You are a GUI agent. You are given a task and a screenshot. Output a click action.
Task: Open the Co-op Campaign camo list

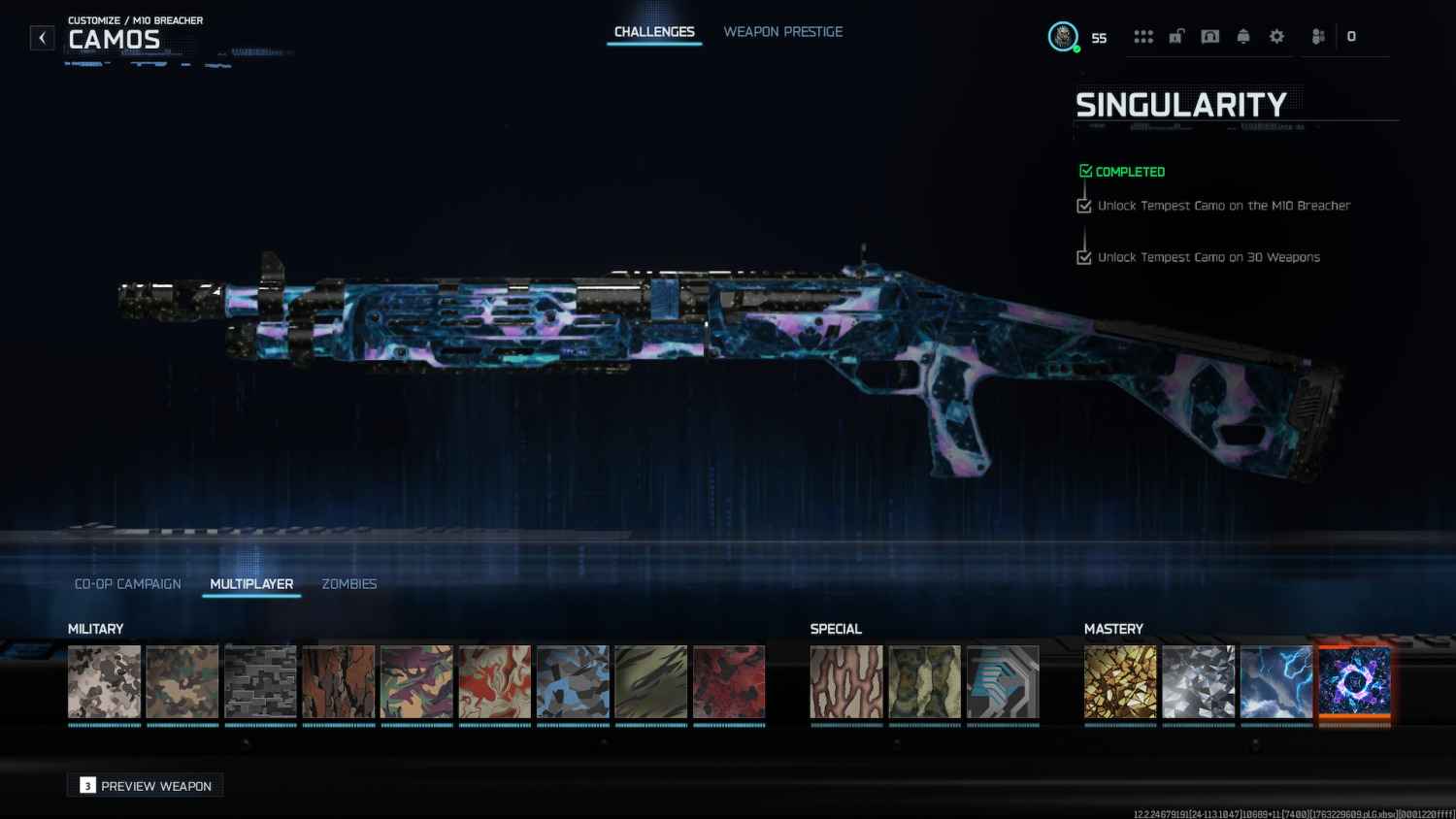(127, 583)
